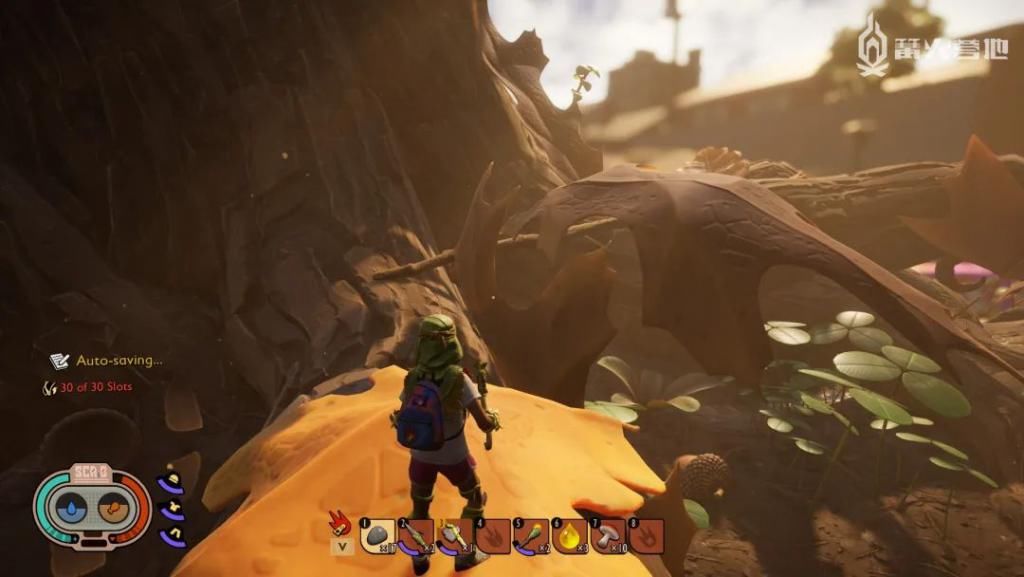Select the pebblet axe hotbar slot

click(x=454, y=536)
